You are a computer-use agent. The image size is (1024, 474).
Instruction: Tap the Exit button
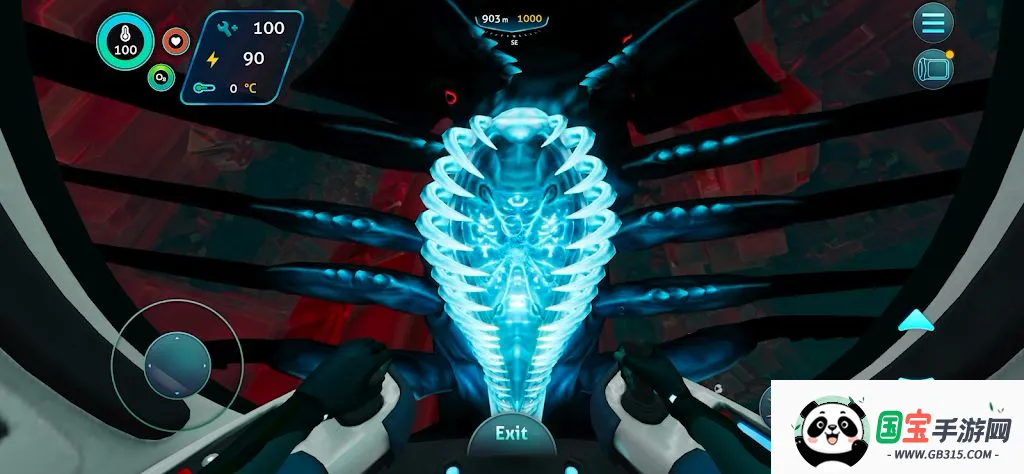coord(511,435)
